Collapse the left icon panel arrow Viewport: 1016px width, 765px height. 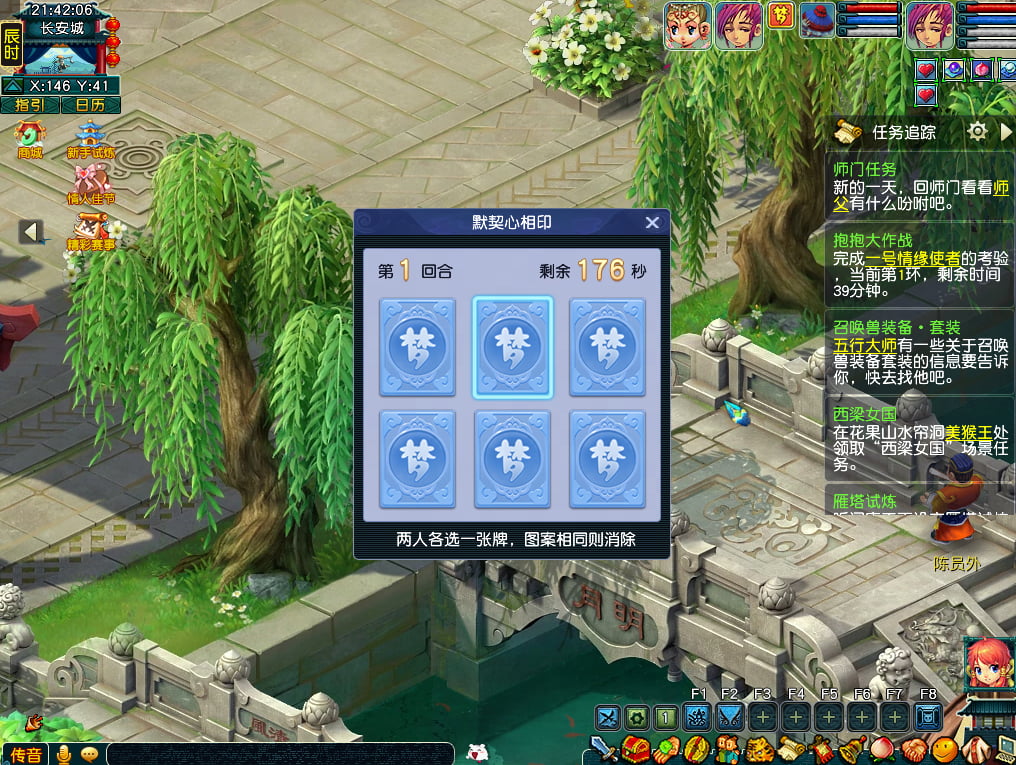[31, 232]
